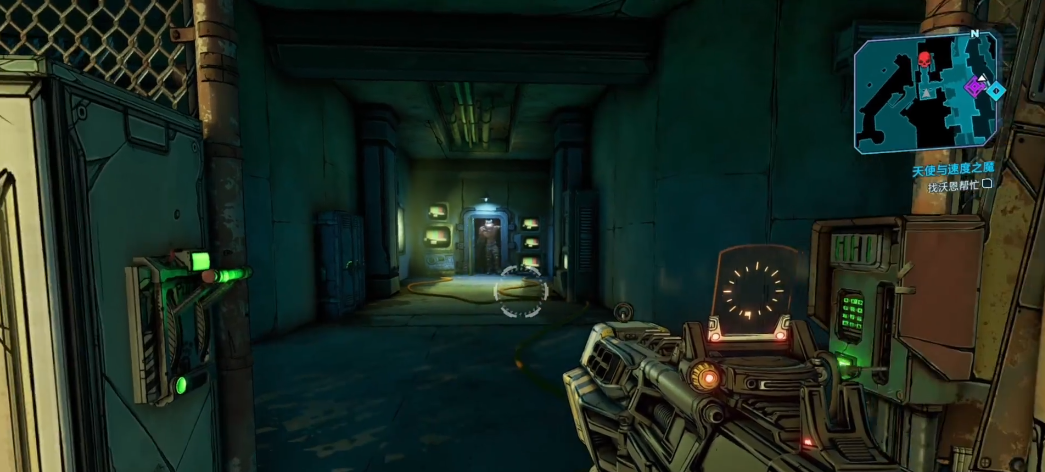The width and height of the screenshot is (1045, 472).
Task: Select the purple diamond marker on minimap
Action: click(977, 88)
